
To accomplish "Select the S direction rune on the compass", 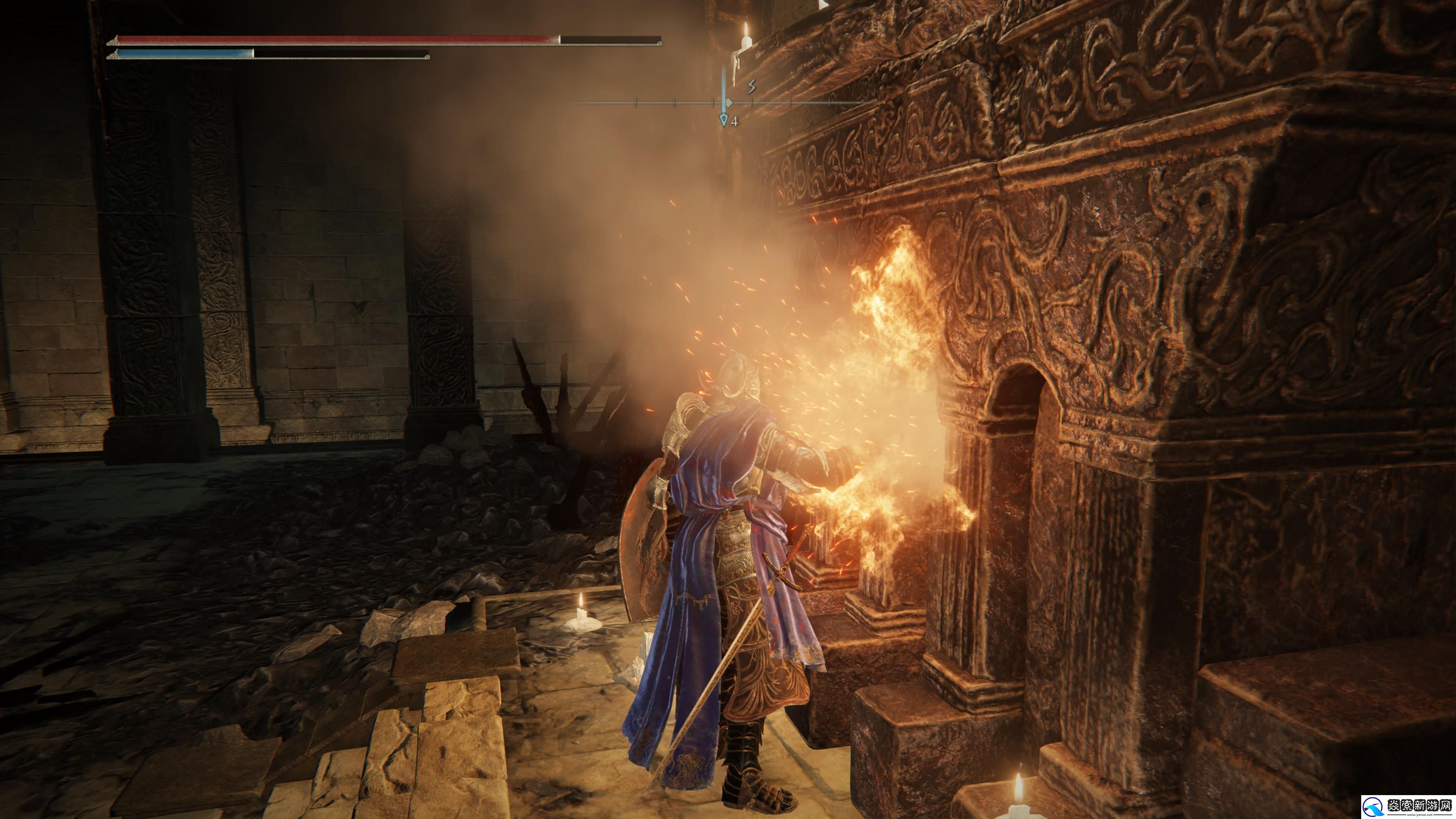I will click(751, 86).
